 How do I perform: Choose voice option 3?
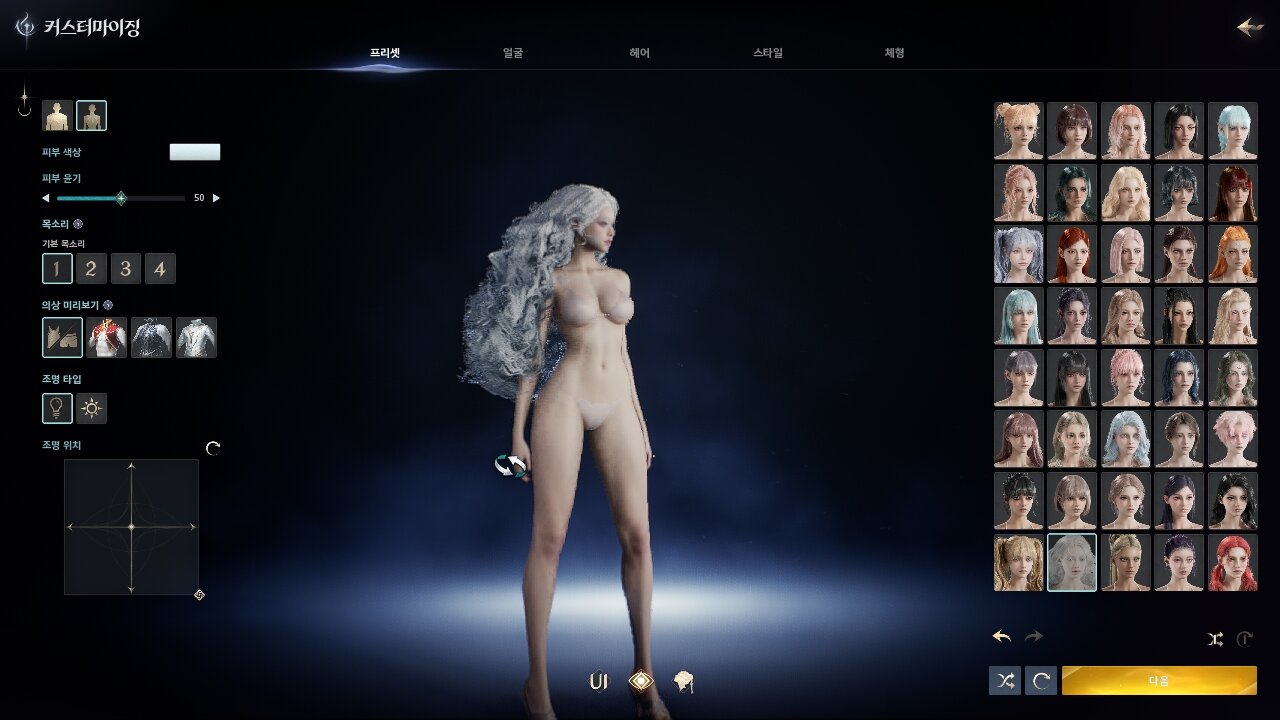click(125, 268)
